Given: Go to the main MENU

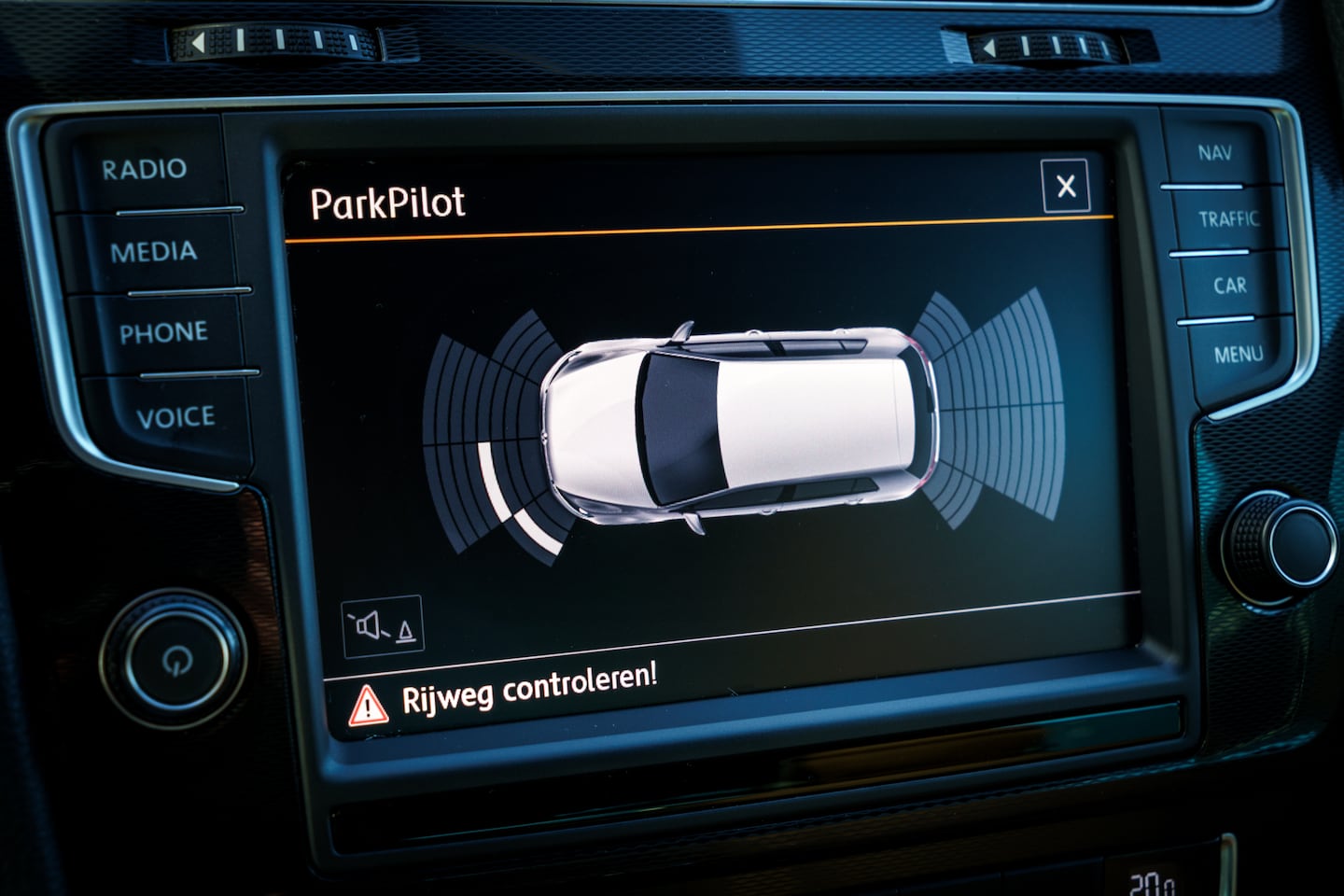Looking at the screenshot, I should click(x=1239, y=354).
